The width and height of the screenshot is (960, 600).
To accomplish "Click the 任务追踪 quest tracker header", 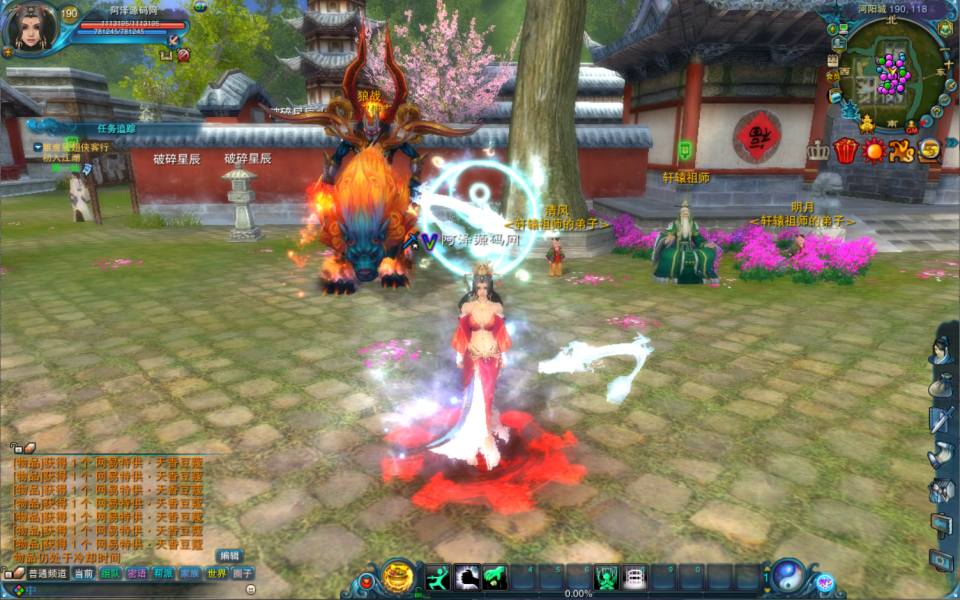I will coord(116,129).
